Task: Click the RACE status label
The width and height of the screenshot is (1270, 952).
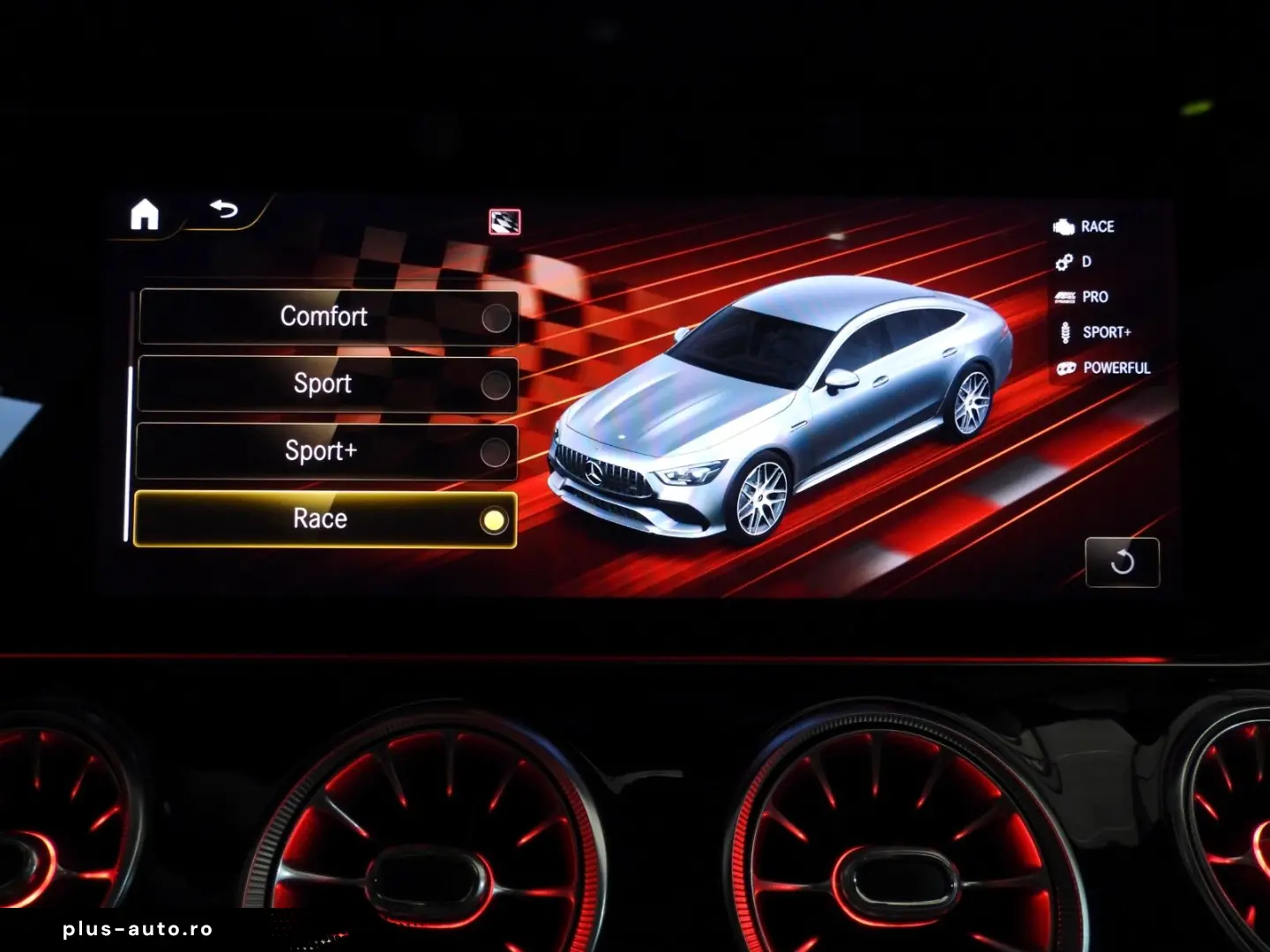Action: pyautogui.click(x=1098, y=227)
